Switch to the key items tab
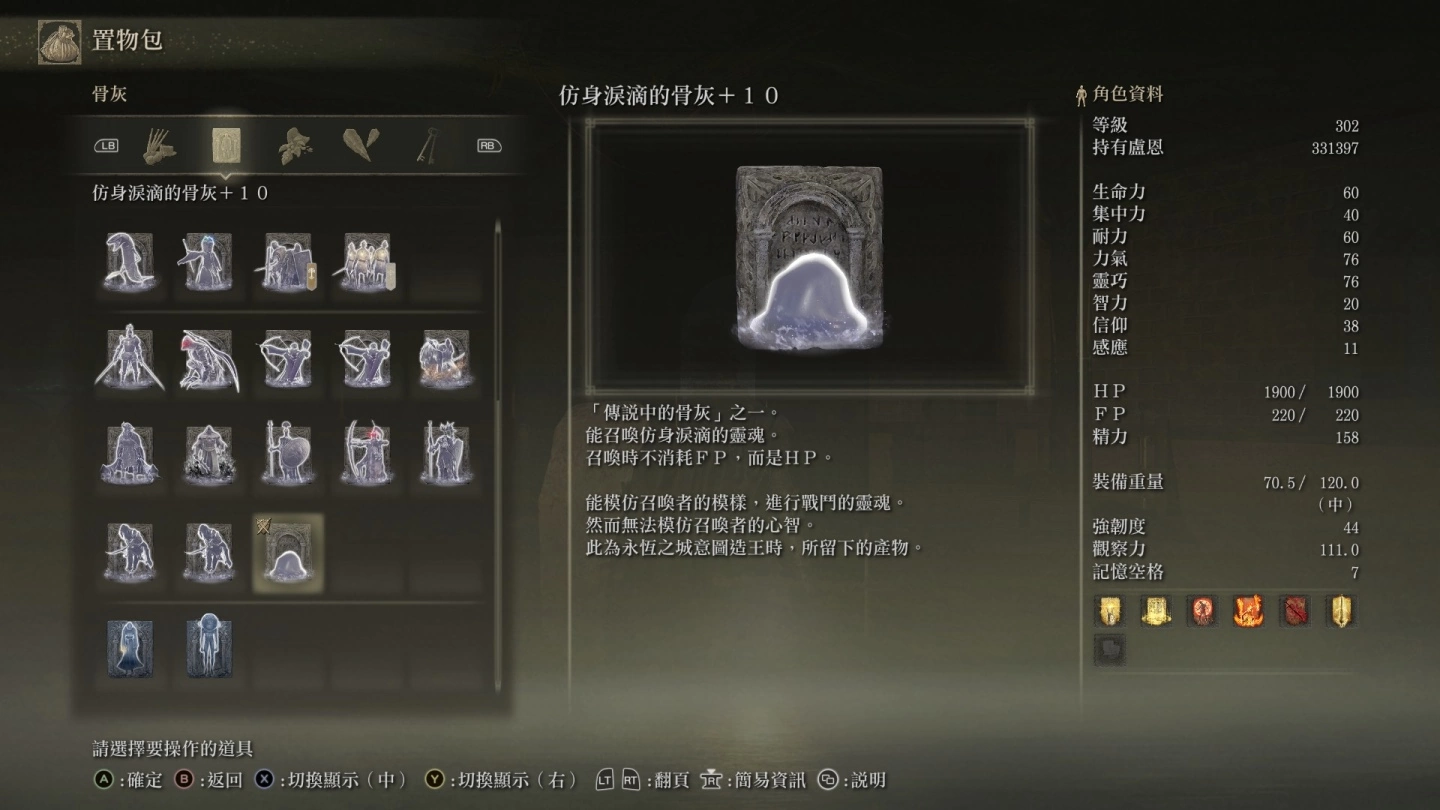 pos(428,146)
